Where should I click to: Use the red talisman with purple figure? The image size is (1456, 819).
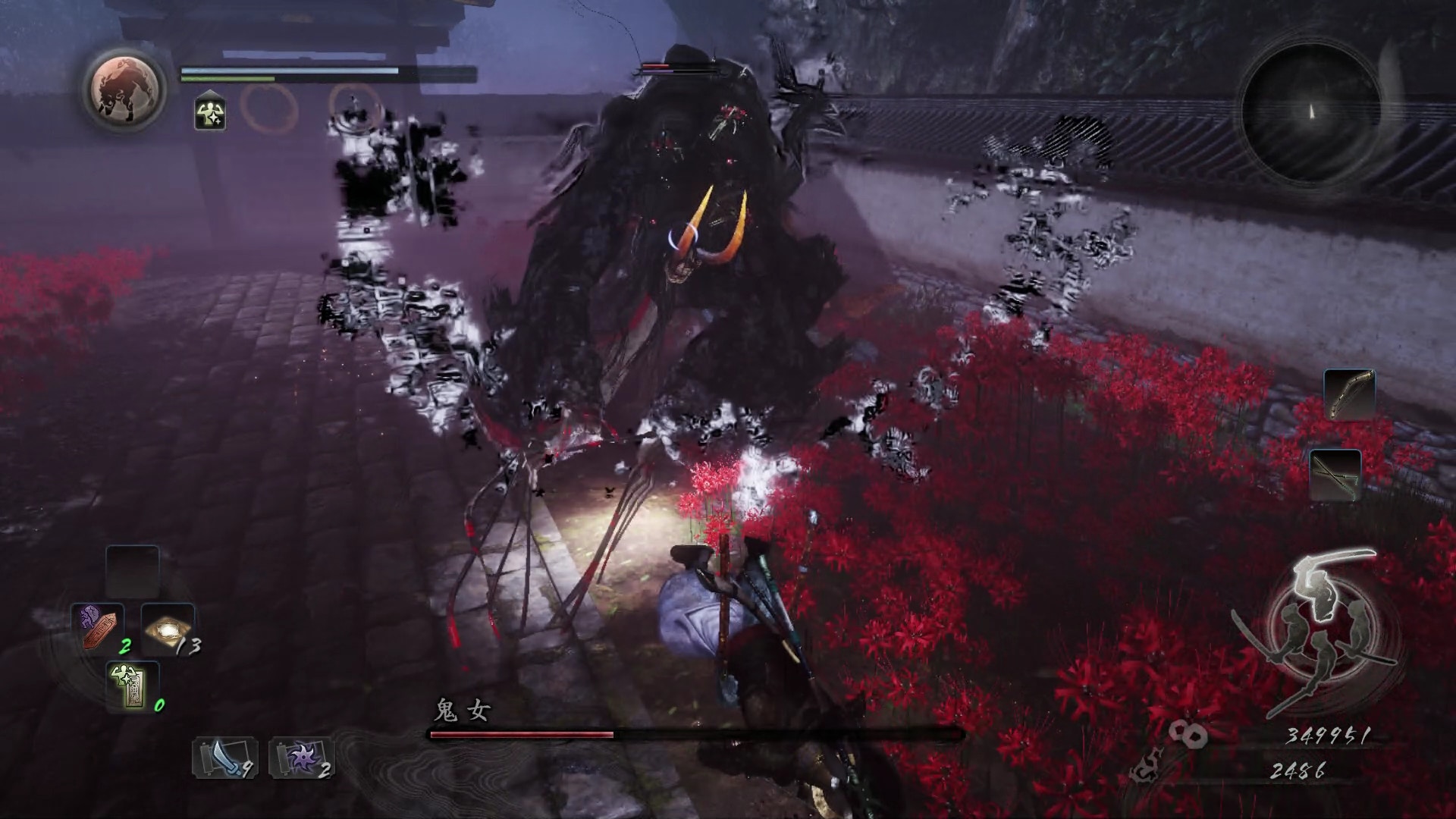click(99, 627)
